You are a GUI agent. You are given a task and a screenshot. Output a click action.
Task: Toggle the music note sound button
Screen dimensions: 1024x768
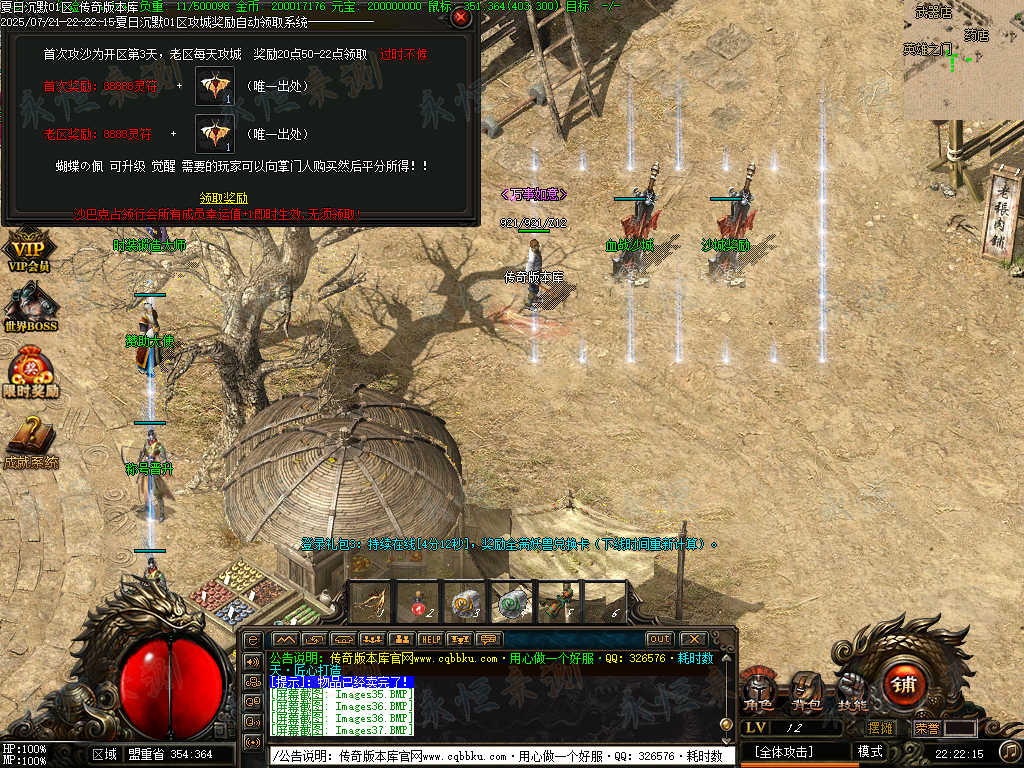tap(1009, 750)
